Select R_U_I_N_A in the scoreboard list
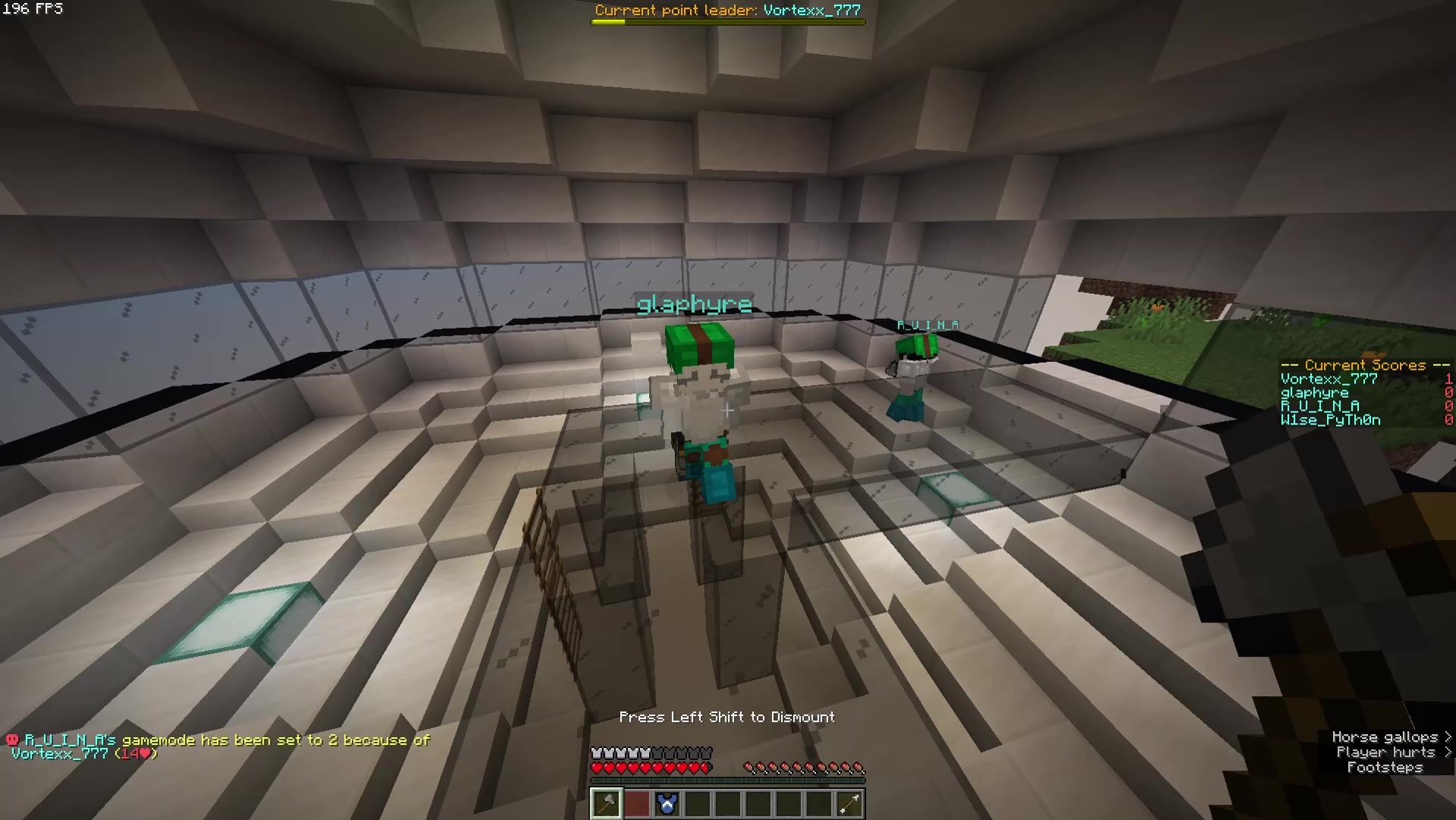 pos(1319,406)
